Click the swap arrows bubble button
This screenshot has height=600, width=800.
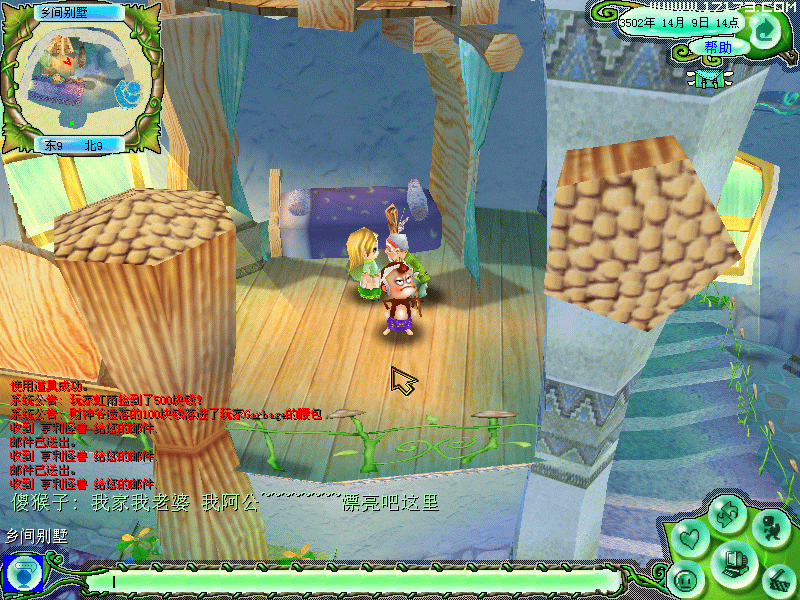[727, 514]
